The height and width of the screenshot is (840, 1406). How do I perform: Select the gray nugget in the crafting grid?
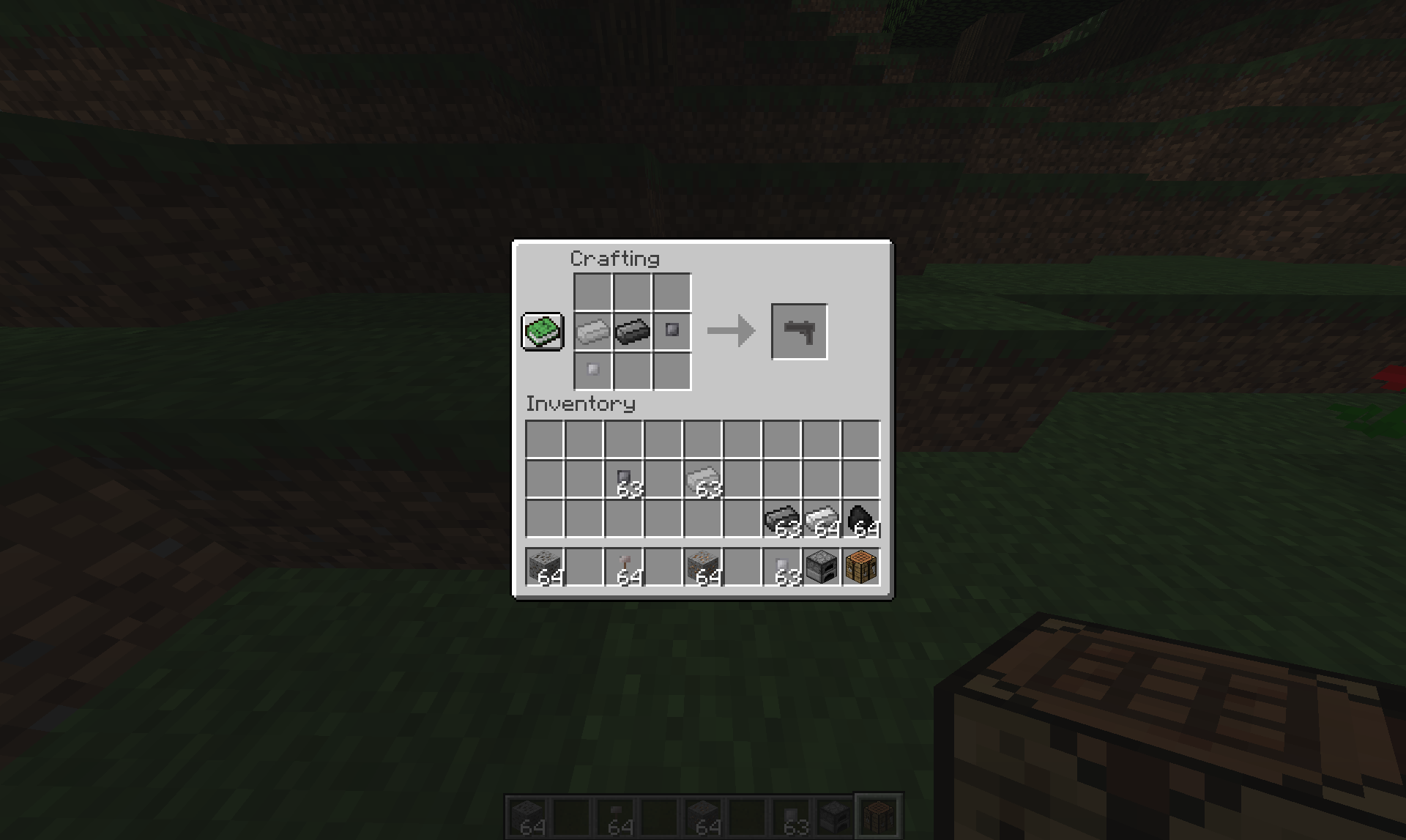pyautogui.click(x=672, y=330)
